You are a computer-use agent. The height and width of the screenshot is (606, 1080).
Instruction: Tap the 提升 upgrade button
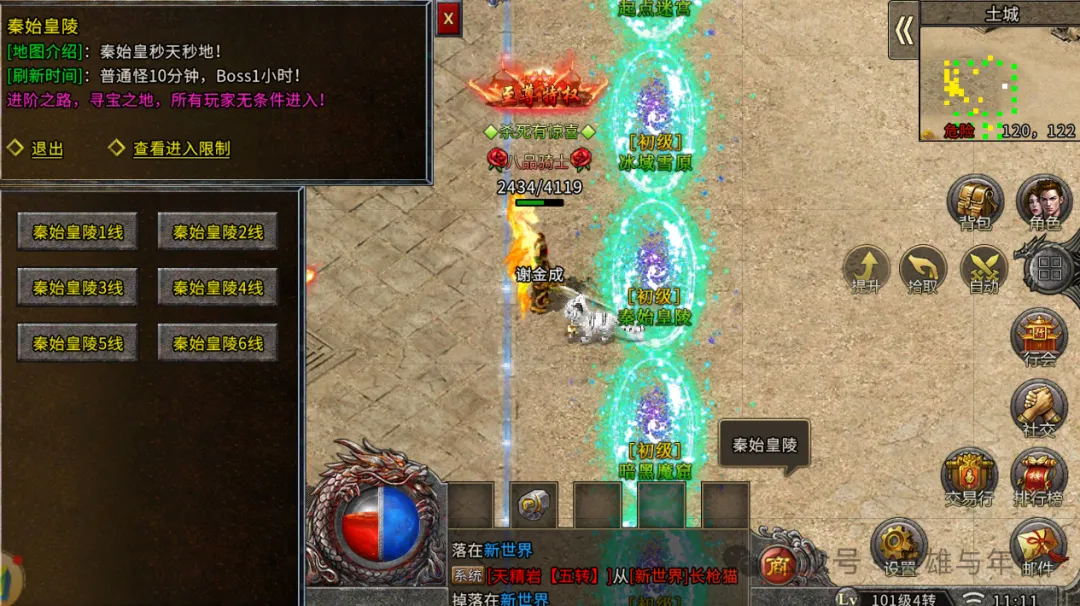pos(866,270)
